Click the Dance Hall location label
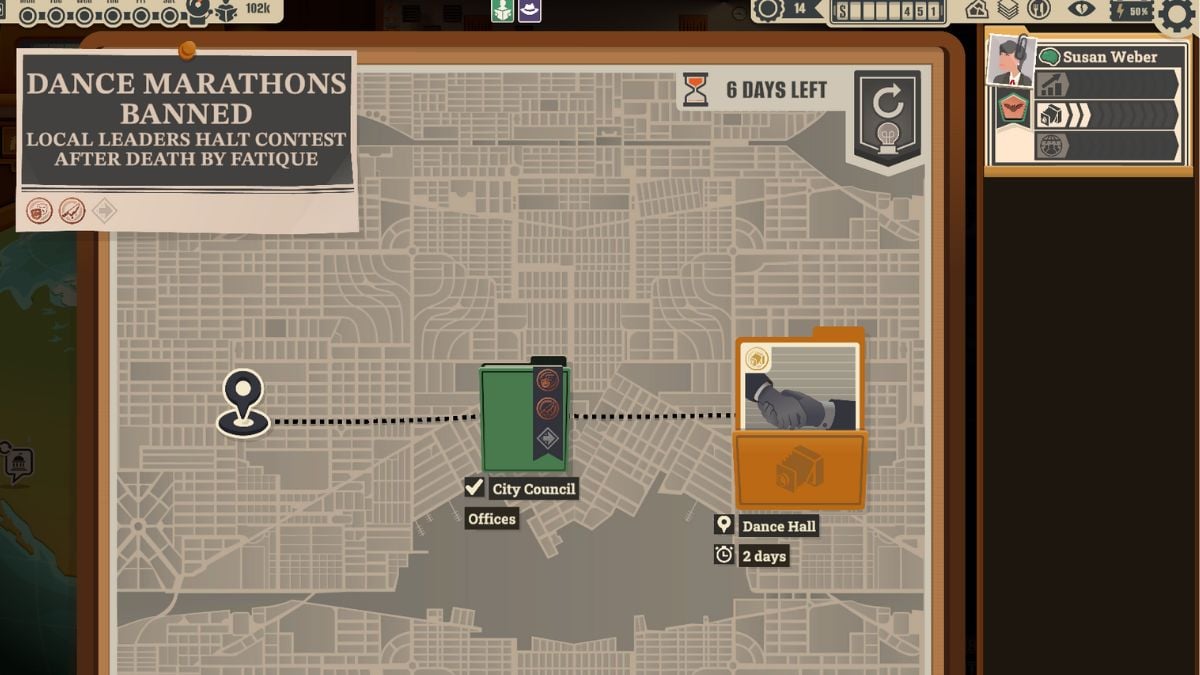 [778, 526]
